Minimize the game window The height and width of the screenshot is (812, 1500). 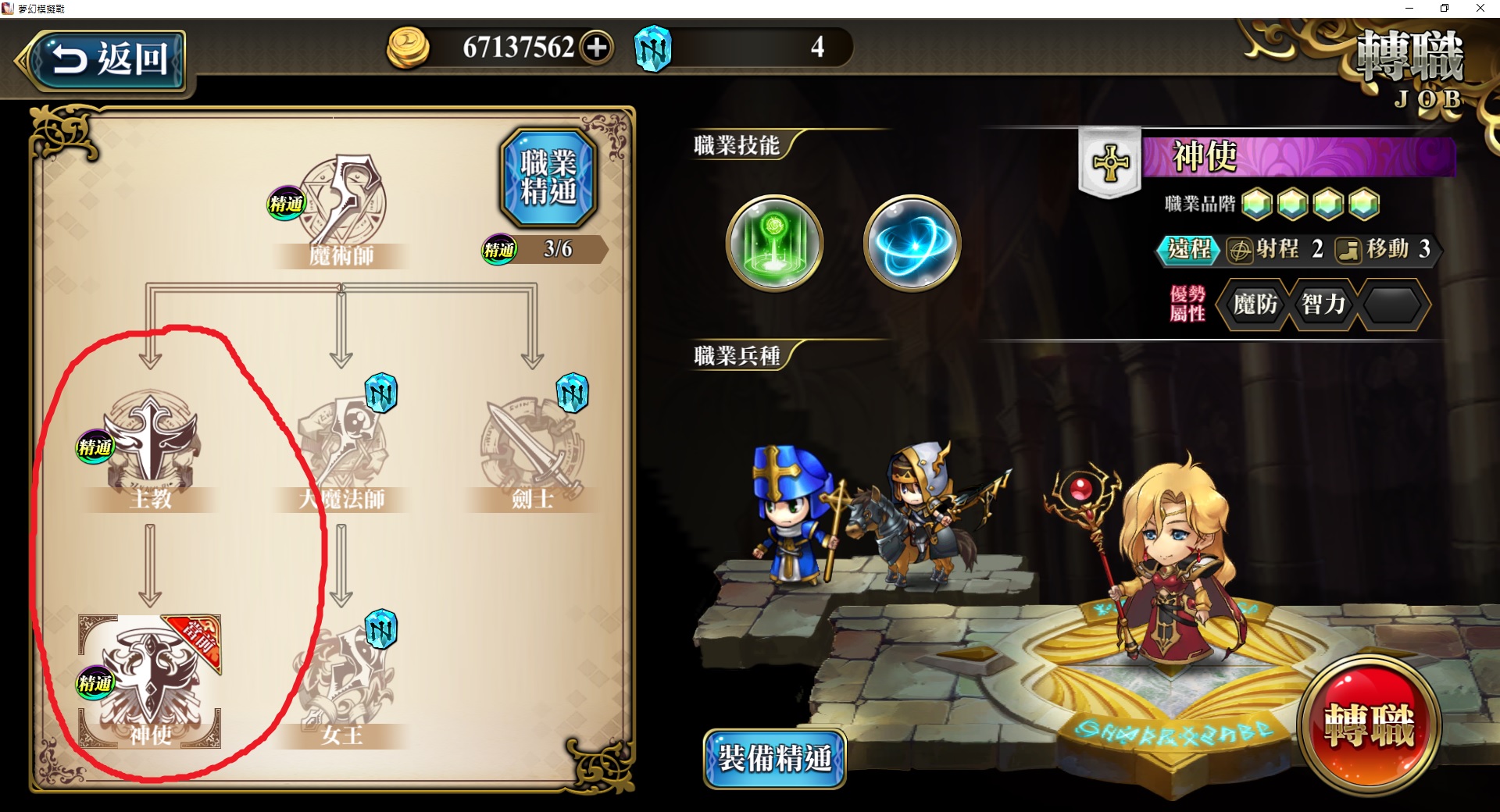click(x=1409, y=9)
